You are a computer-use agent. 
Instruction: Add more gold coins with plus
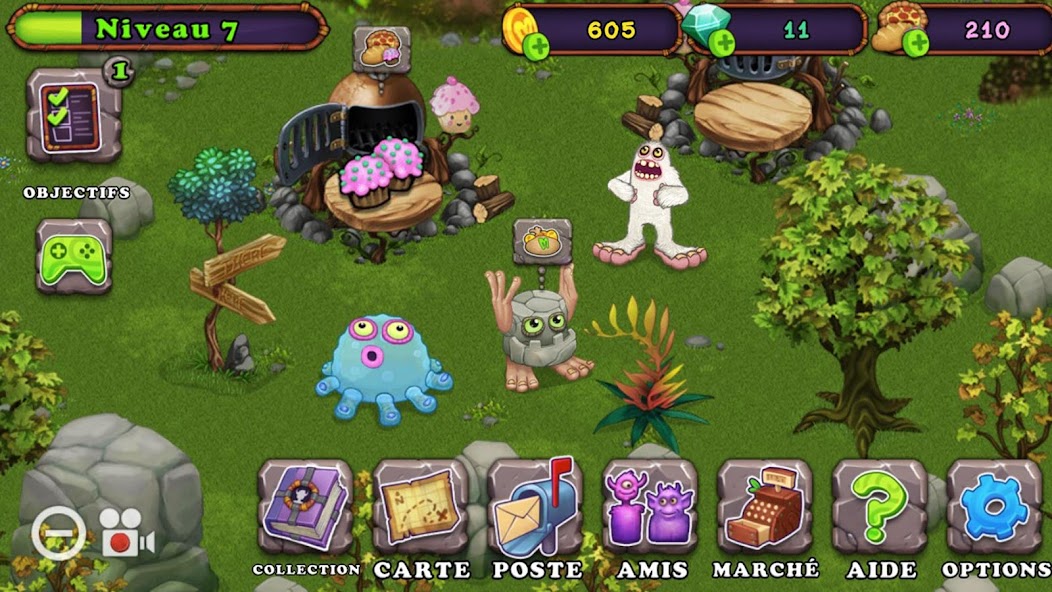click(535, 45)
